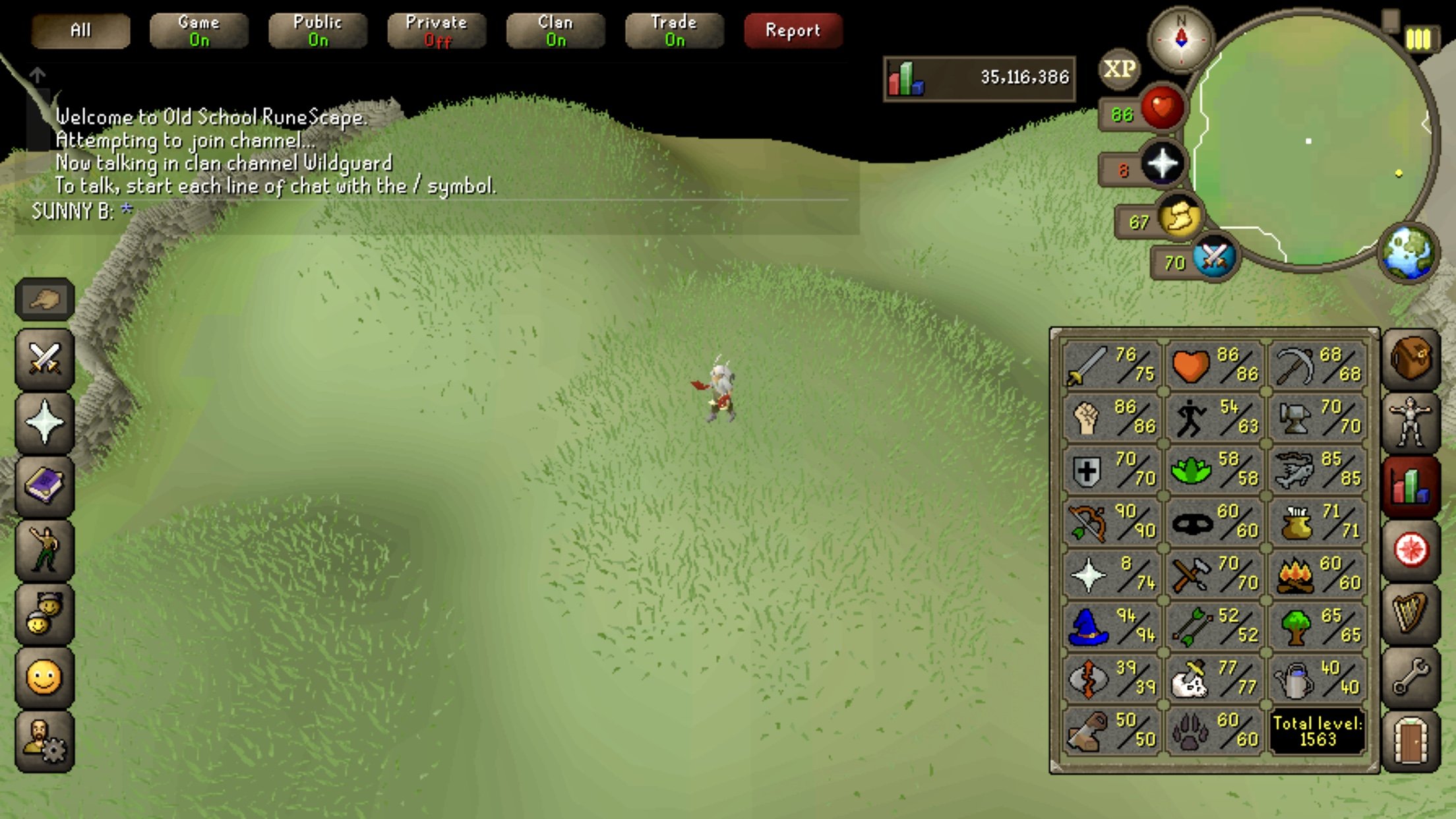Open the purple magic spellbook tab
The image size is (1456, 819).
click(44, 486)
